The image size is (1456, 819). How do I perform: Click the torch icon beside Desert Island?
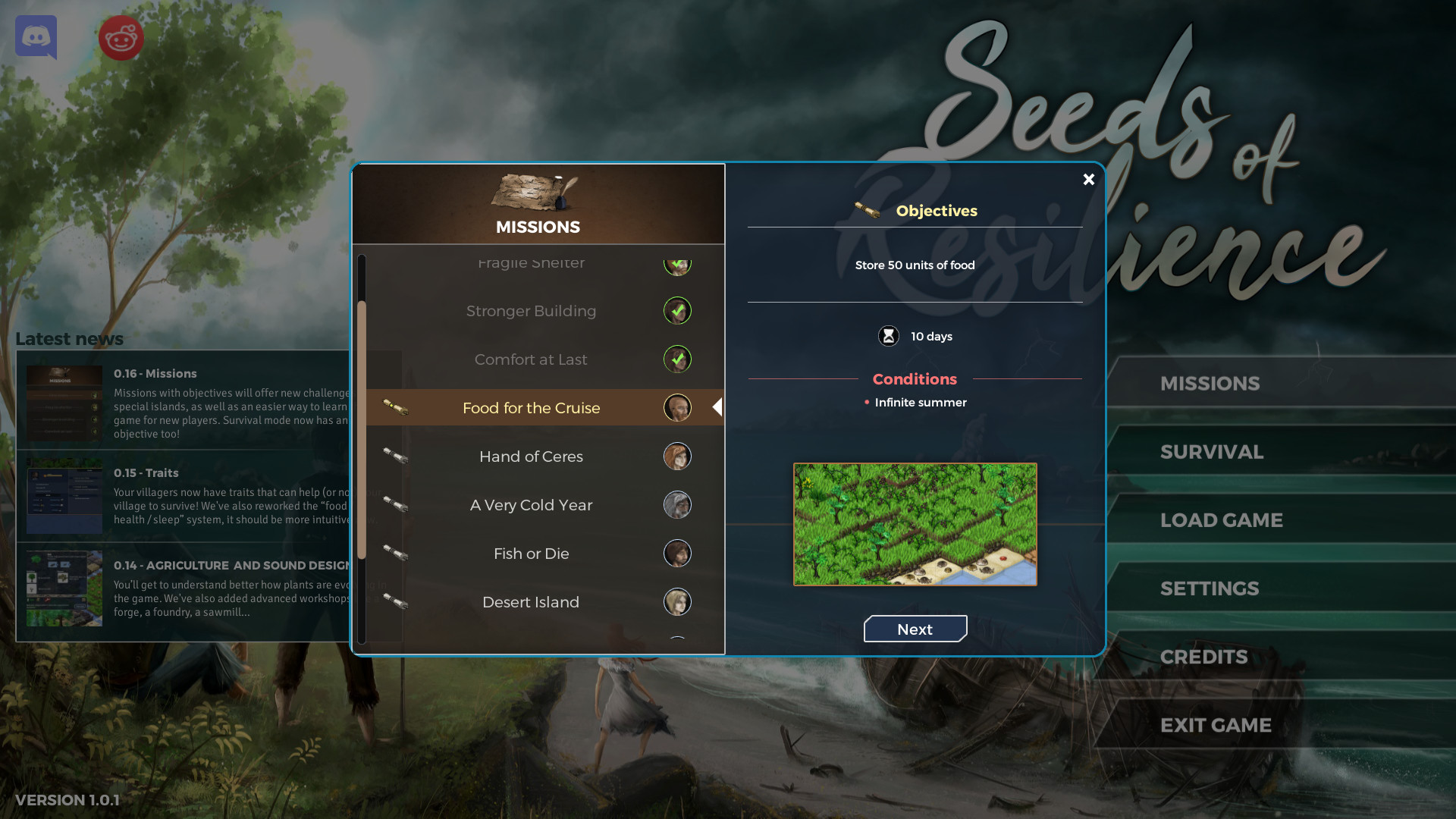point(394,601)
